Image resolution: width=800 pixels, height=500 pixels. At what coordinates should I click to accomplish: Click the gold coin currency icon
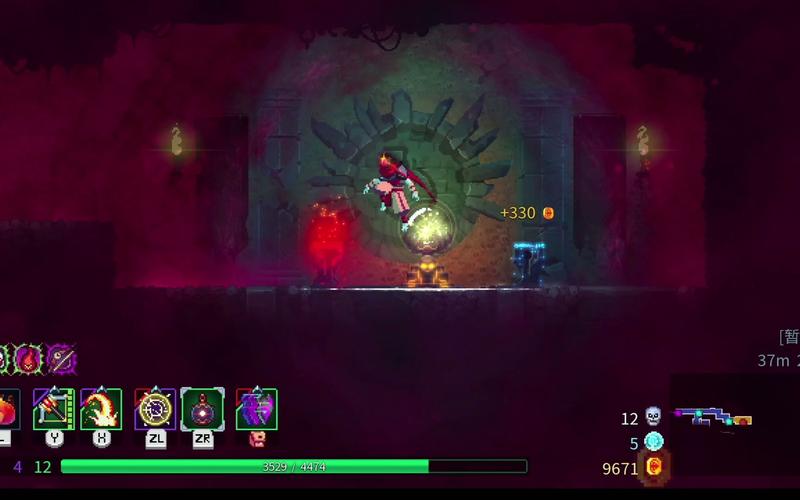(x=655, y=467)
